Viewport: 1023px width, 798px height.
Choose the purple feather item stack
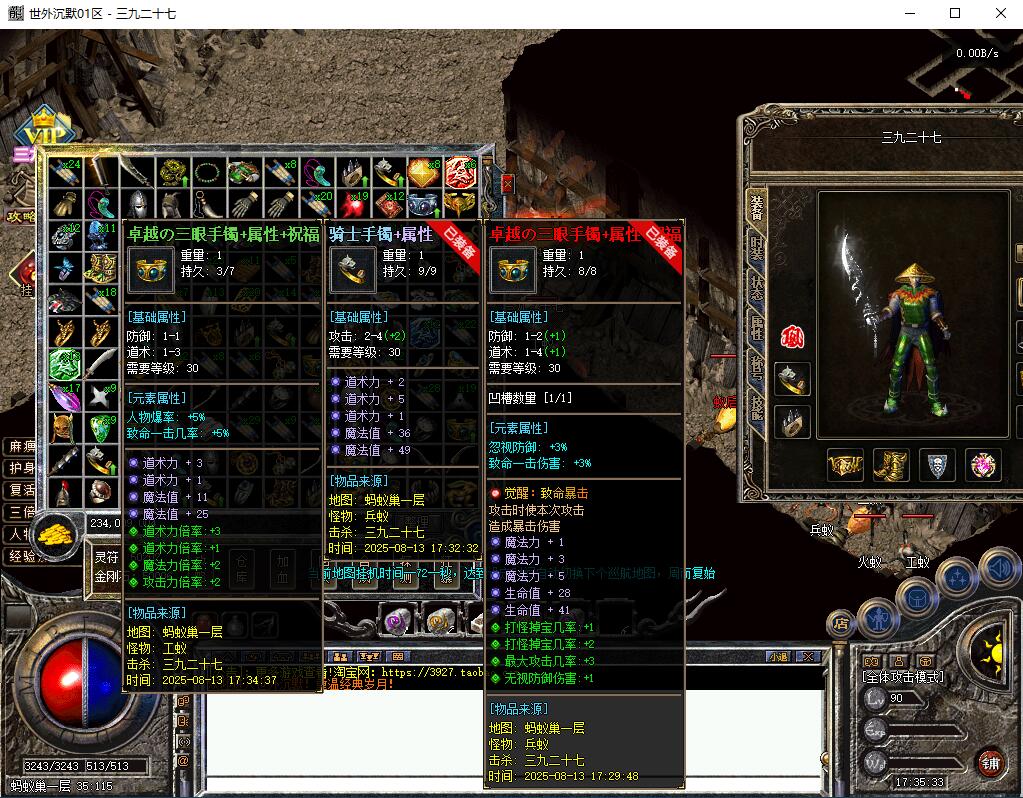(x=65, y=397)
